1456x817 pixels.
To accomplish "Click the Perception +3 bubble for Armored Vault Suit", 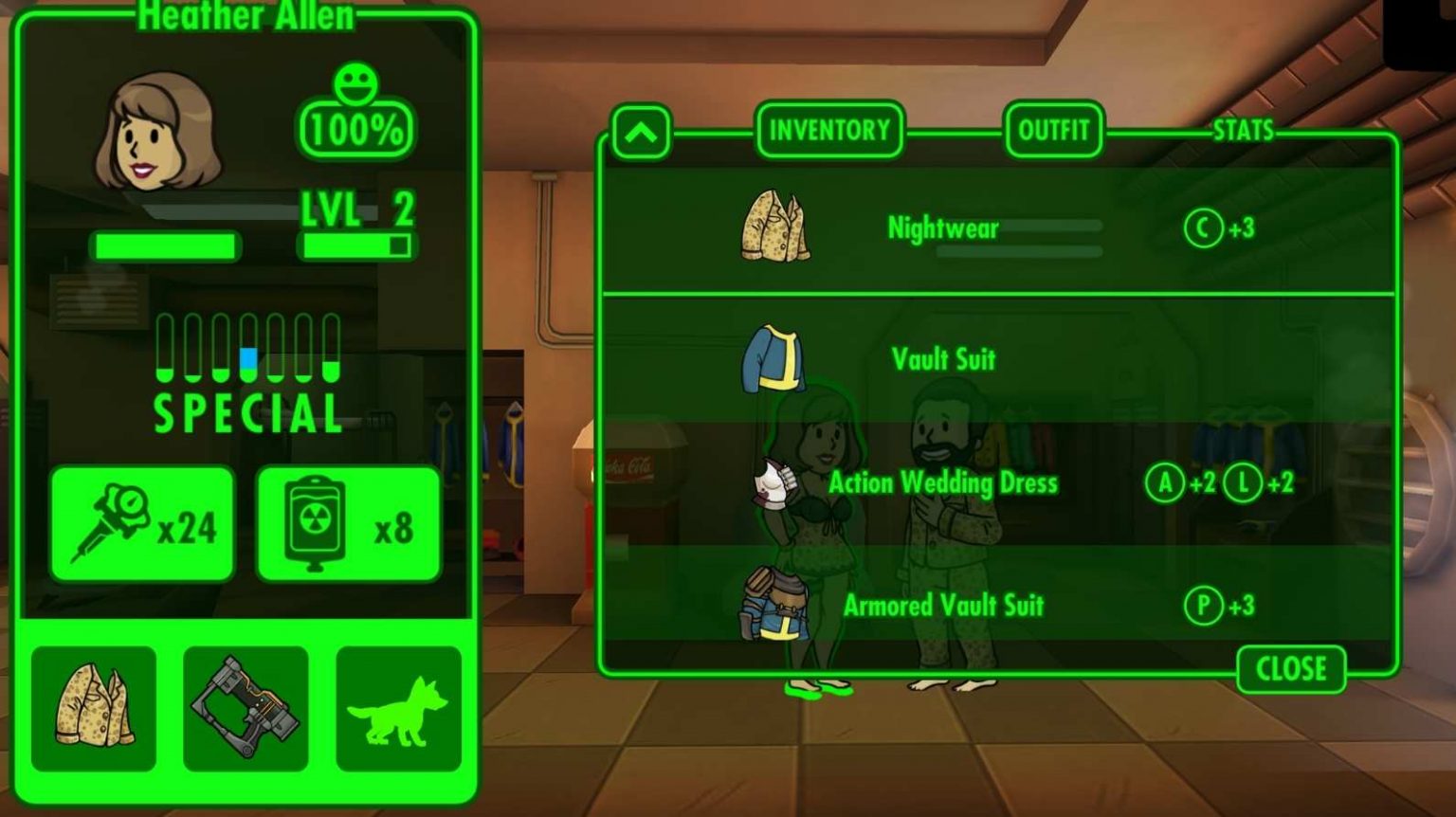I will click(1202, 607).
